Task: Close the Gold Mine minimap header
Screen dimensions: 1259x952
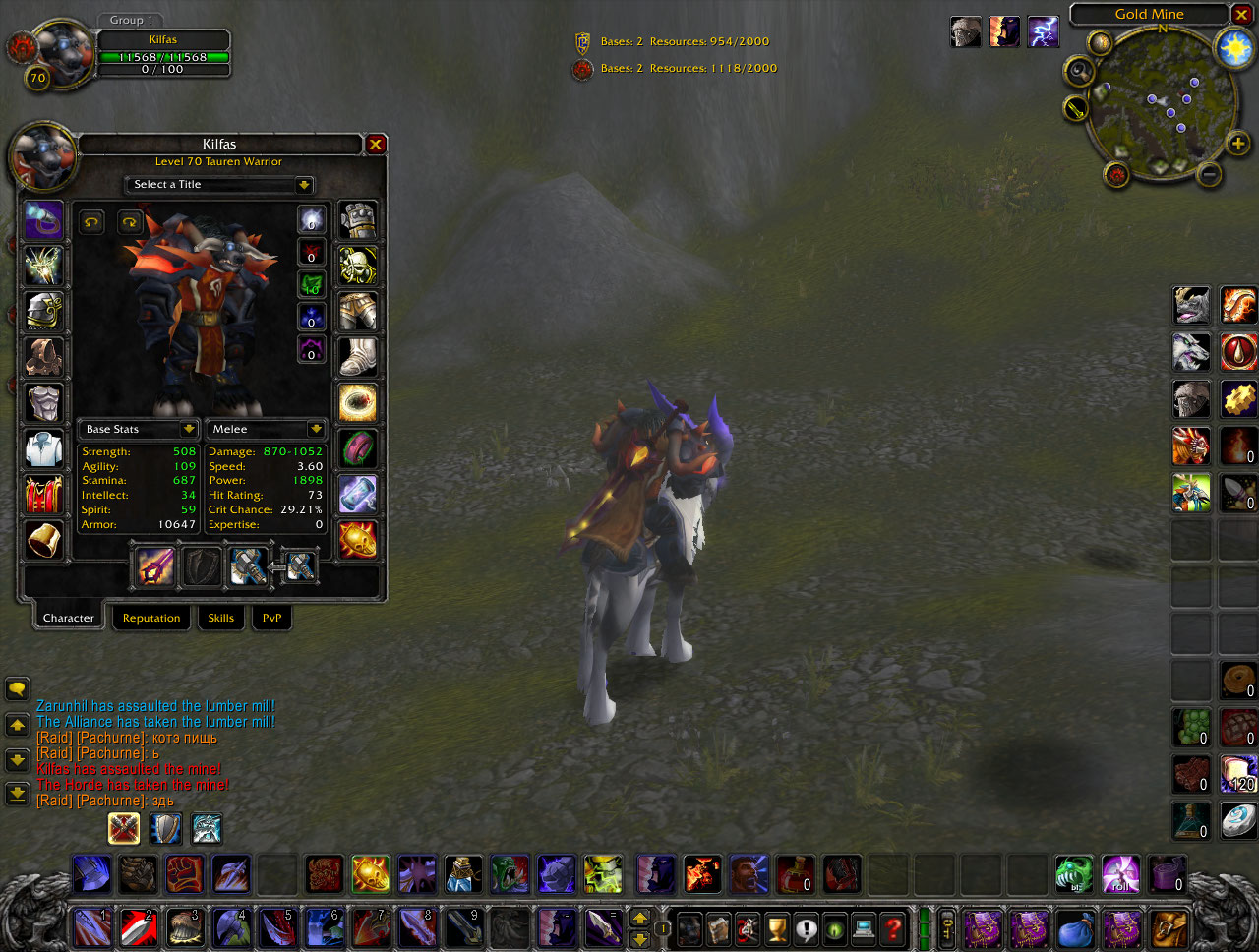Action: click(1243, 14)
